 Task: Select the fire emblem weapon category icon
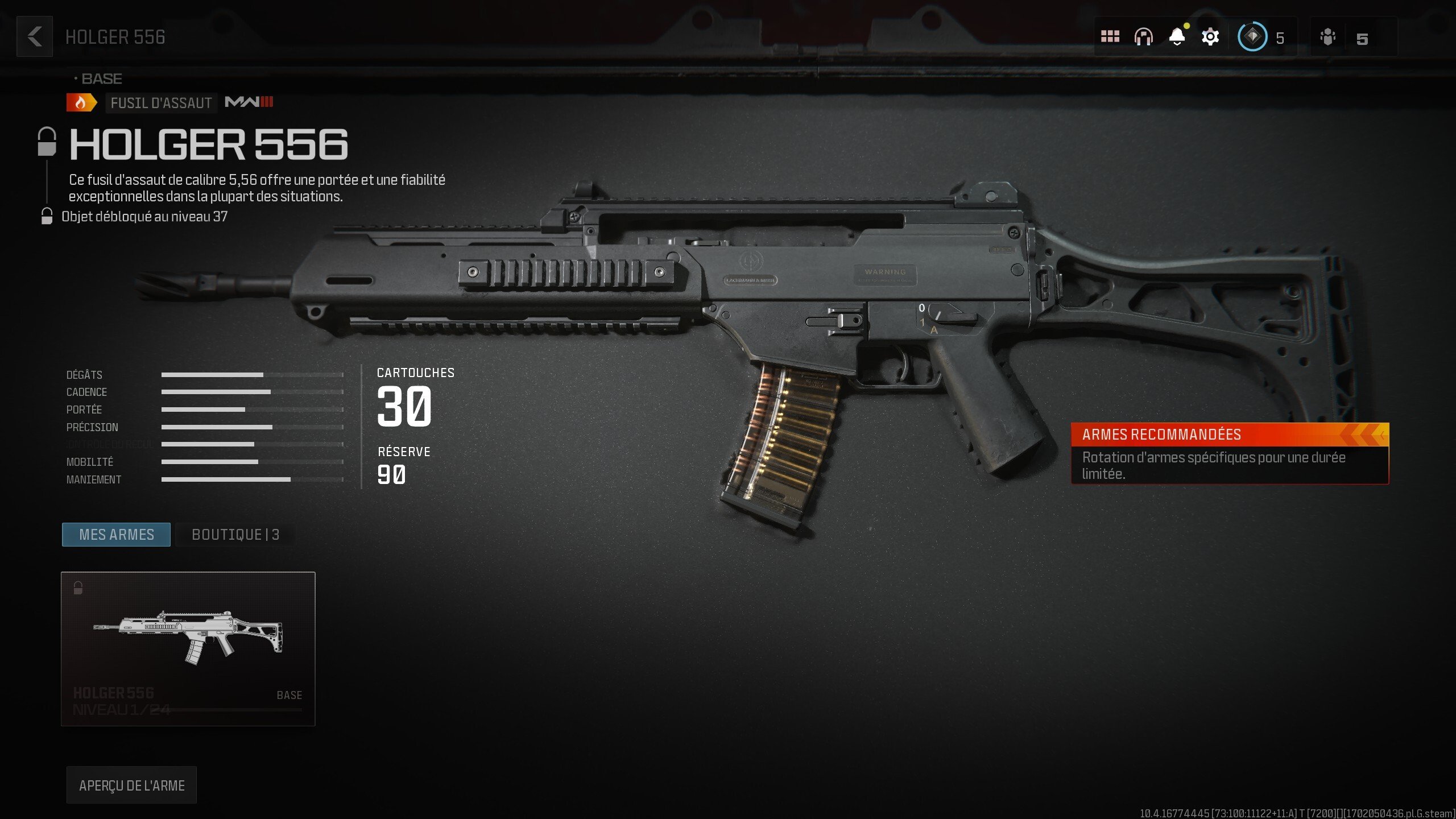(x=80, y=103)
